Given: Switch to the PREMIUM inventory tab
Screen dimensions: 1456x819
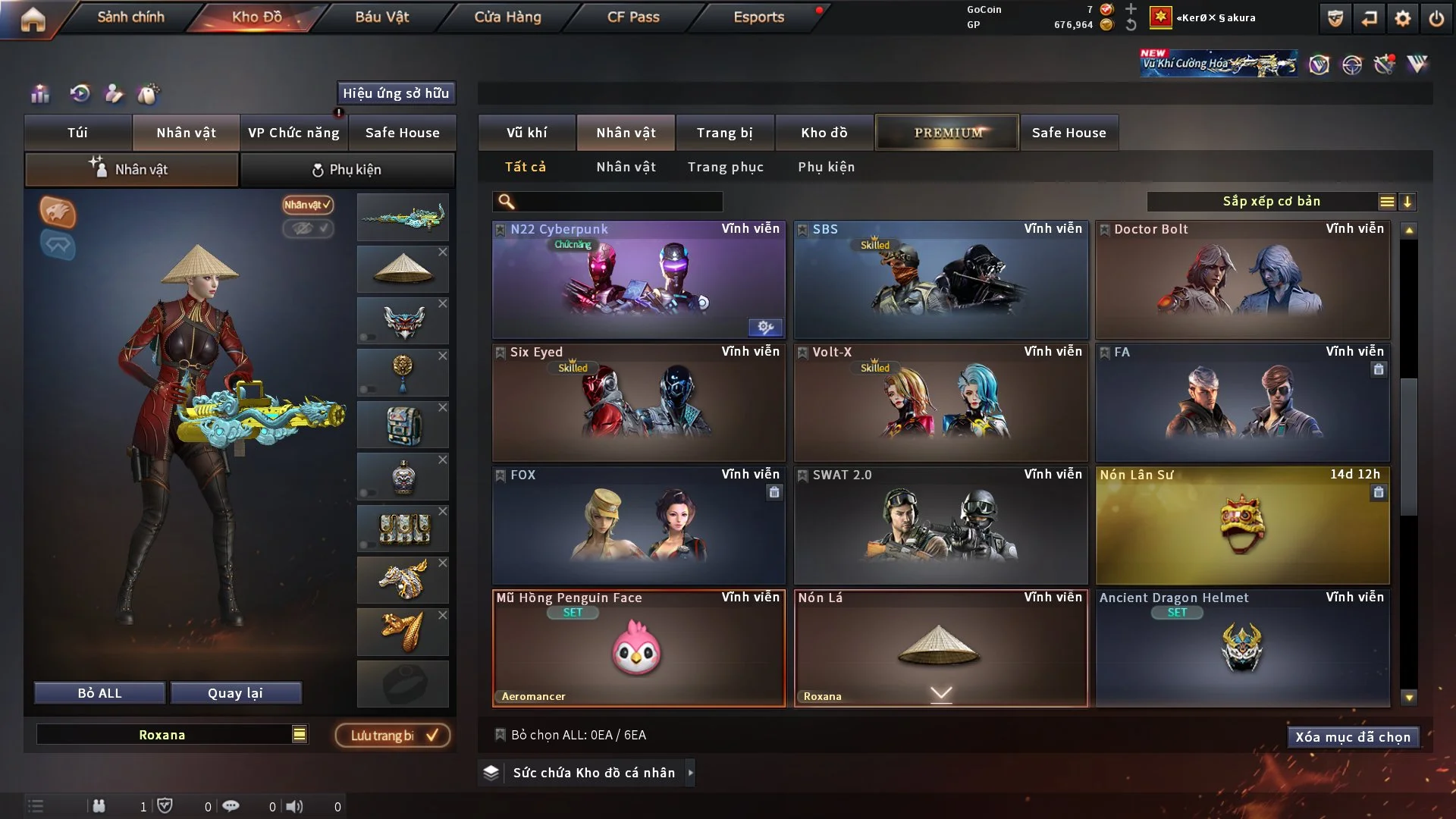Looking at the screenshot, I should (x=947, y=132).
